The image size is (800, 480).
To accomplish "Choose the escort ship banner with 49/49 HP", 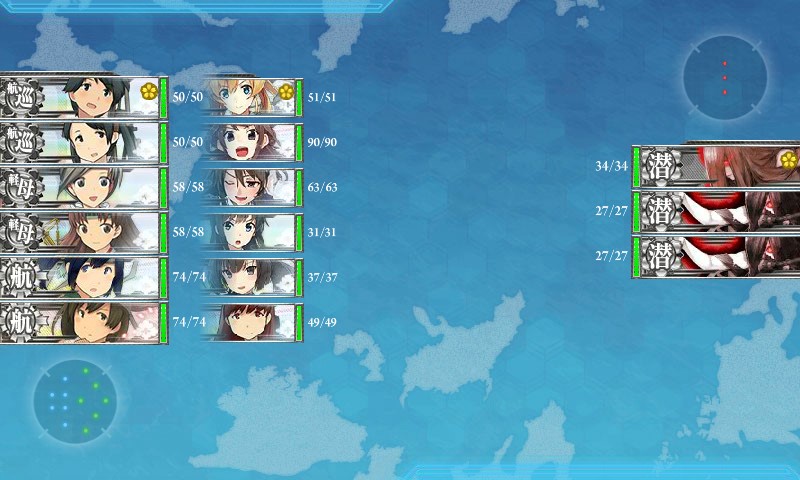I will 250,322.
